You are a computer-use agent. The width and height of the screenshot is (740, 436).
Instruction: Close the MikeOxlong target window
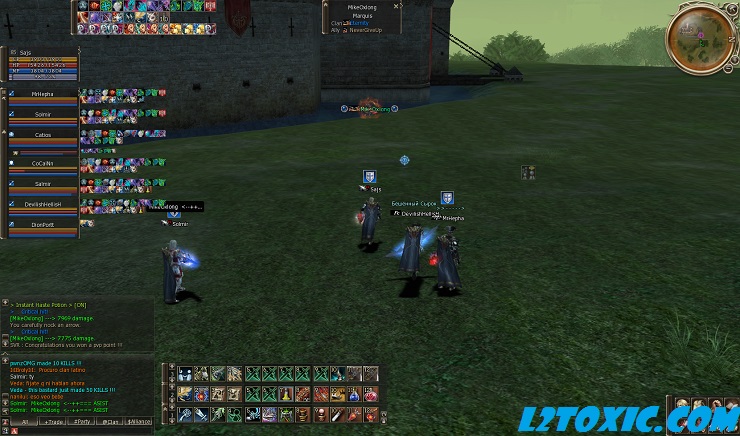click(397, 6)
